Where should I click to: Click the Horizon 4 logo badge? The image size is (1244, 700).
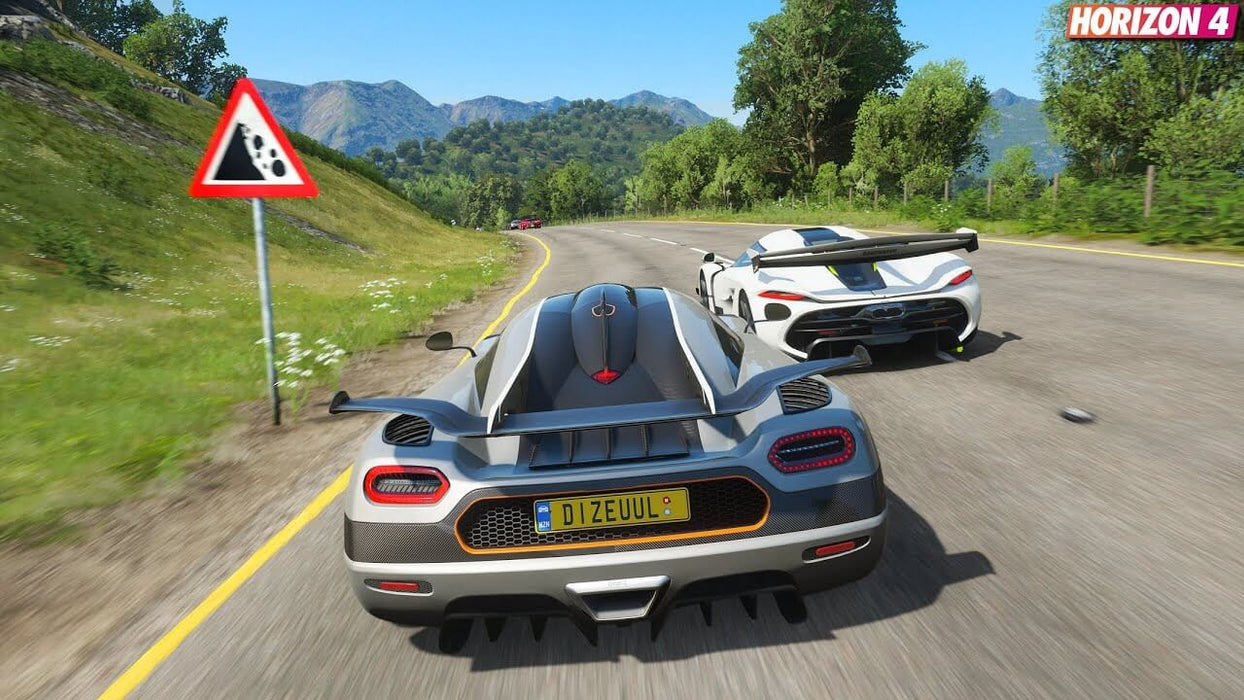click(1151, 21)
